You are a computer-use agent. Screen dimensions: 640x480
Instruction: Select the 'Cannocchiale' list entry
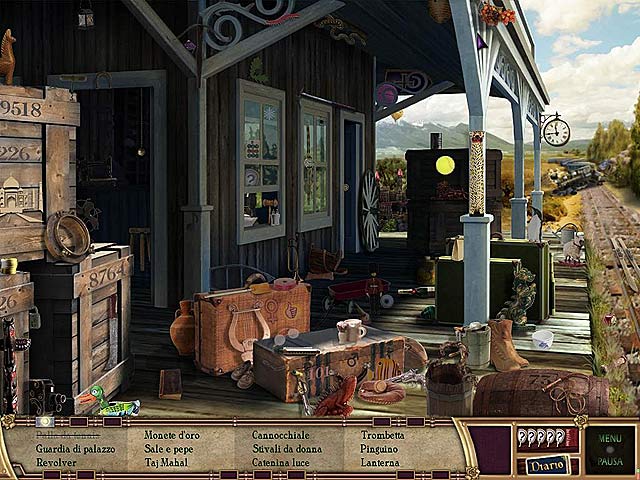pos(281,436)
